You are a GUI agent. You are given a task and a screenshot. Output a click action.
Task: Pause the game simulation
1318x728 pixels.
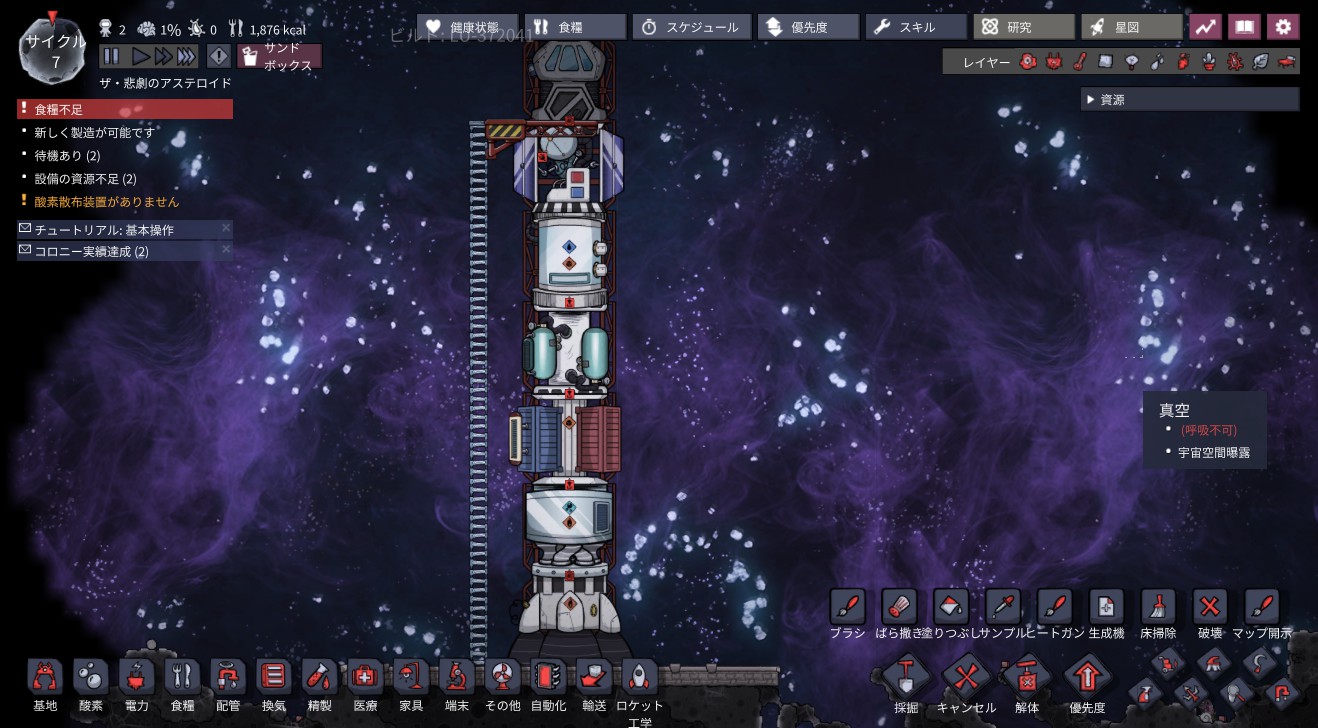(x=111, y=56)
